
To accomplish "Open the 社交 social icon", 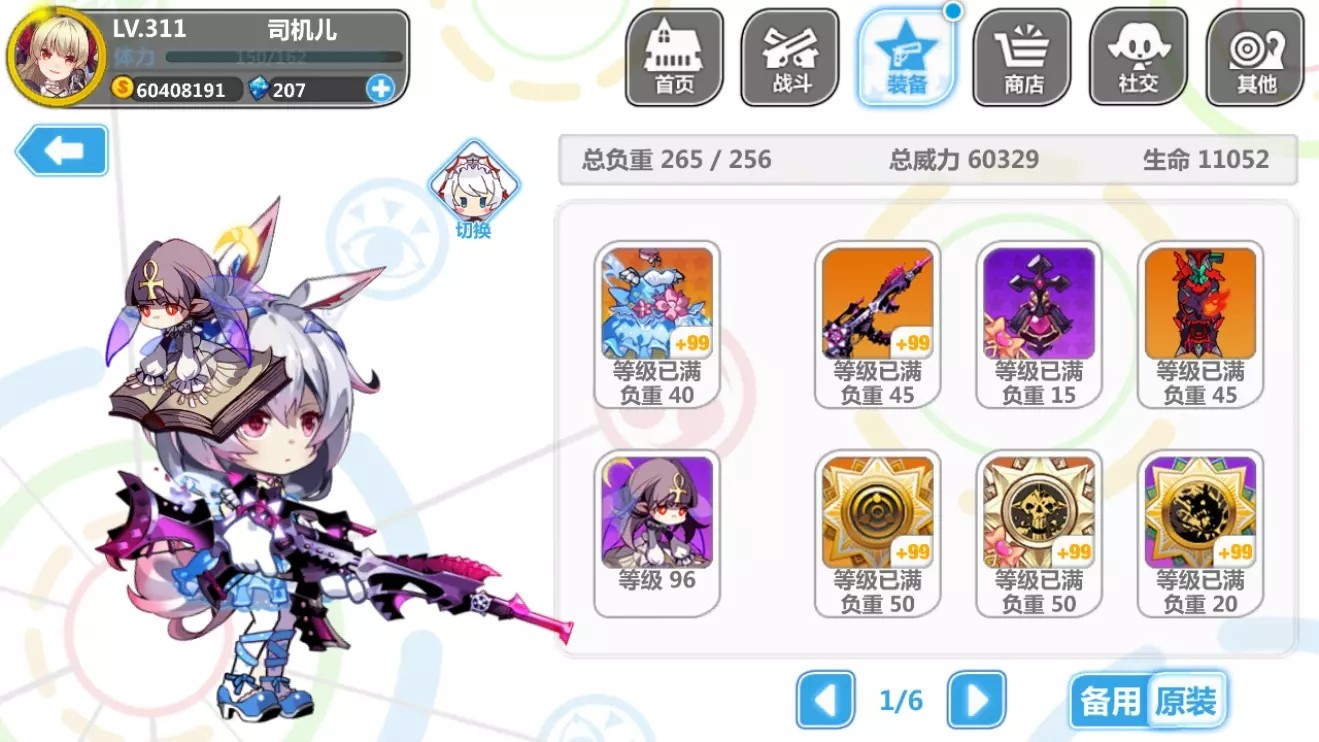I will point(1137,57).
